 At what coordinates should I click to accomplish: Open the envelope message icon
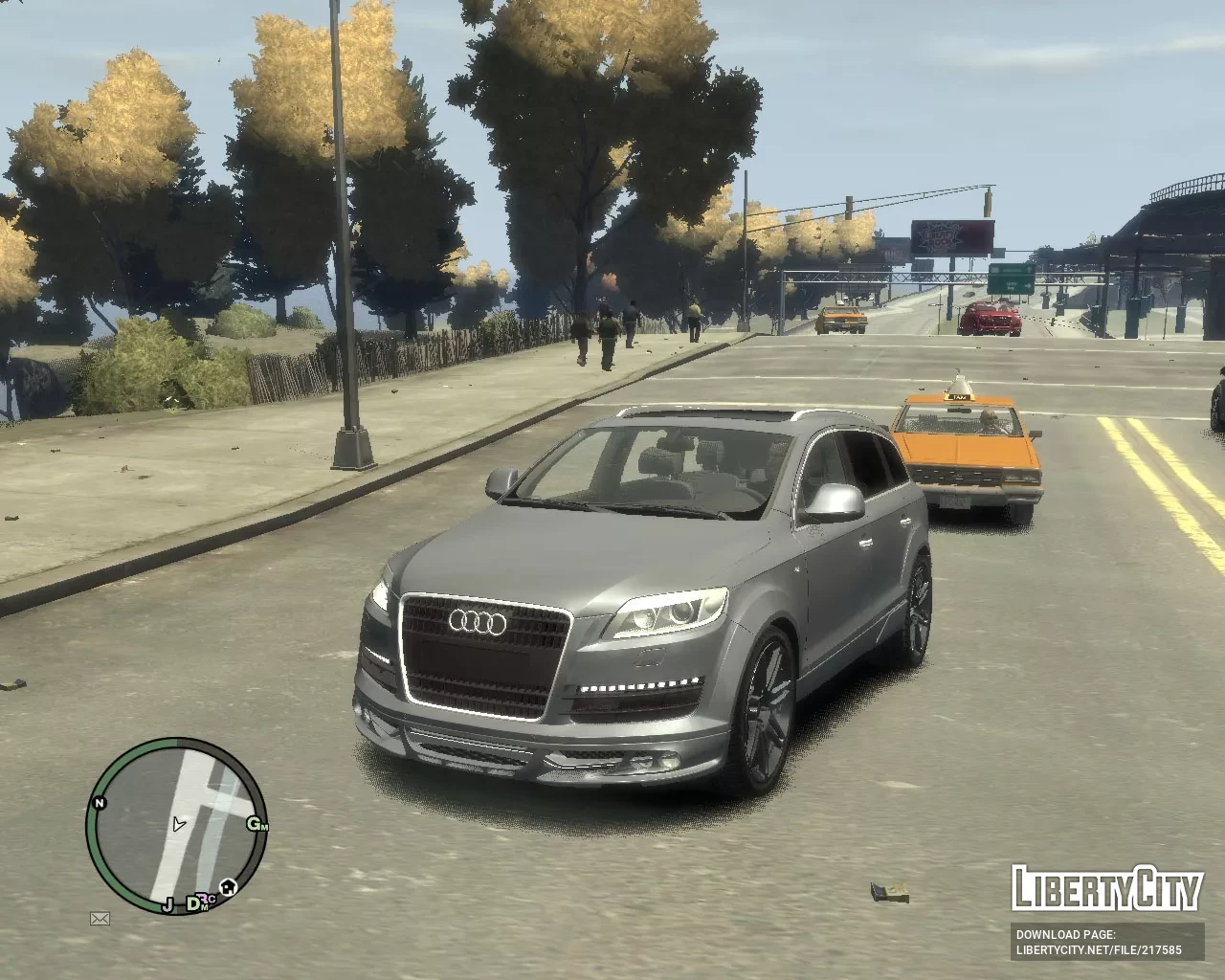tap(100, 919)
